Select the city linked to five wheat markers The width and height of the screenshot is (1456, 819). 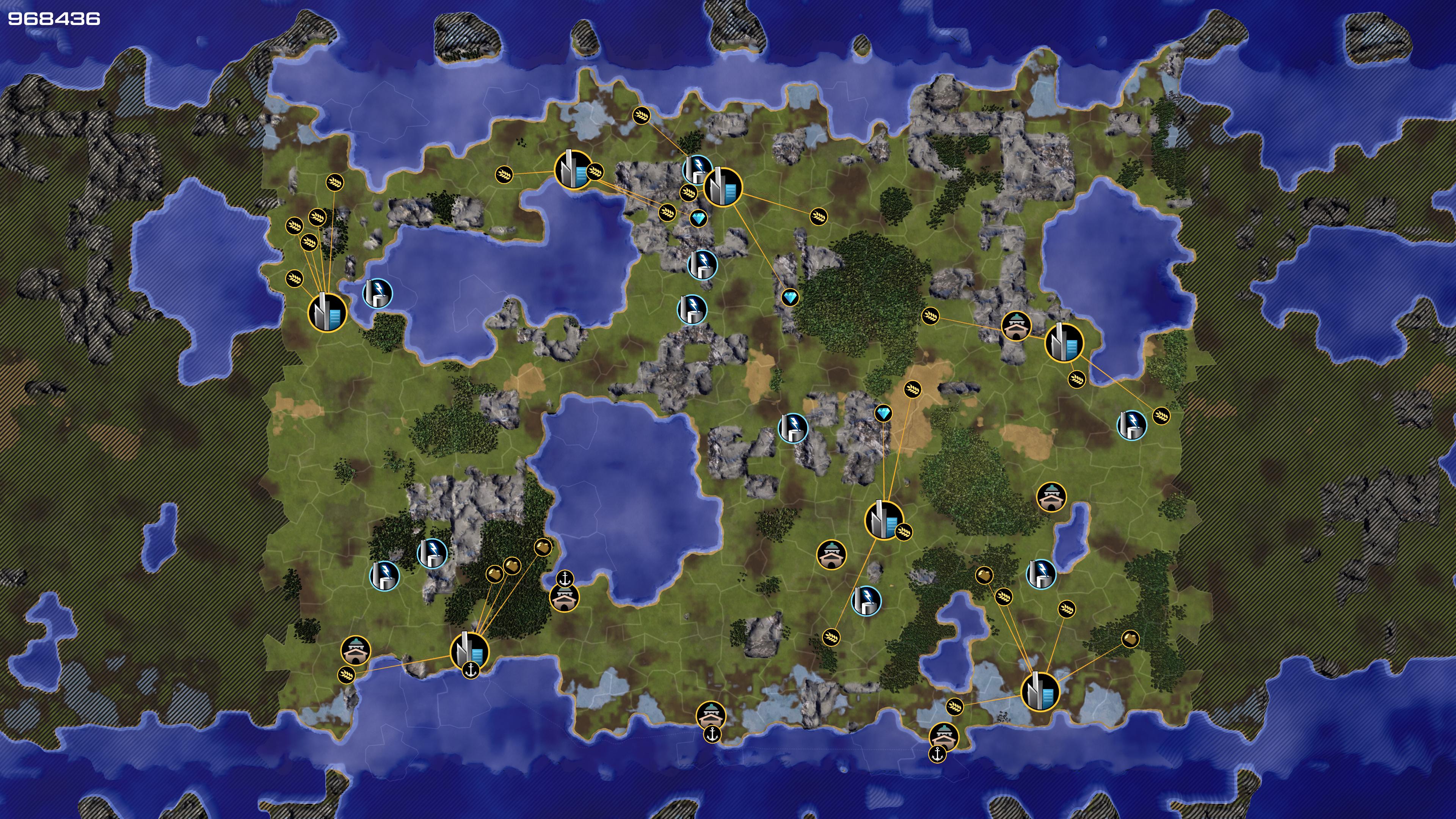pos(327,311)
